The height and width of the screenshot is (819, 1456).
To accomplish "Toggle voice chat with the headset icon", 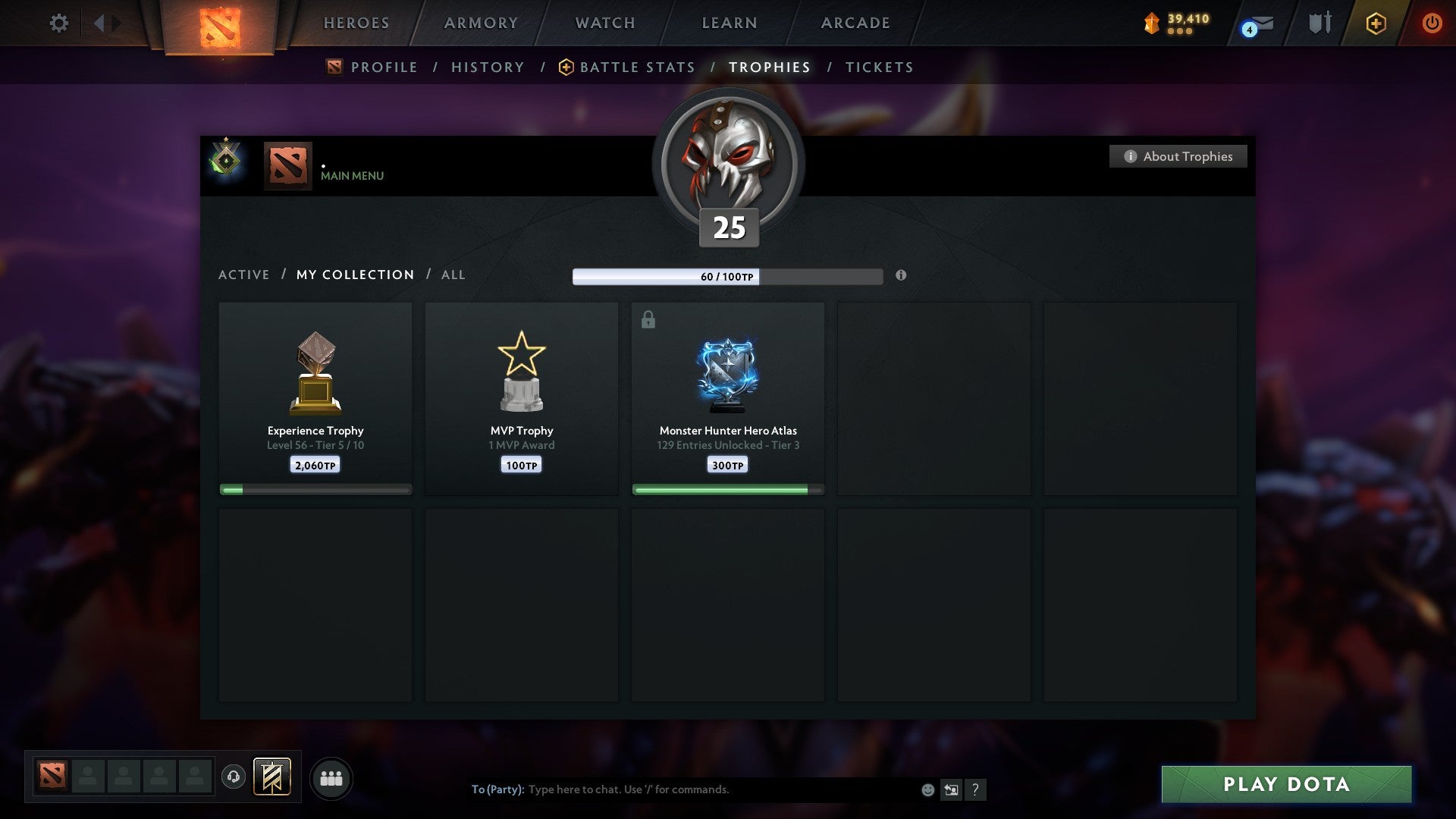I will [x=233, y=778].
